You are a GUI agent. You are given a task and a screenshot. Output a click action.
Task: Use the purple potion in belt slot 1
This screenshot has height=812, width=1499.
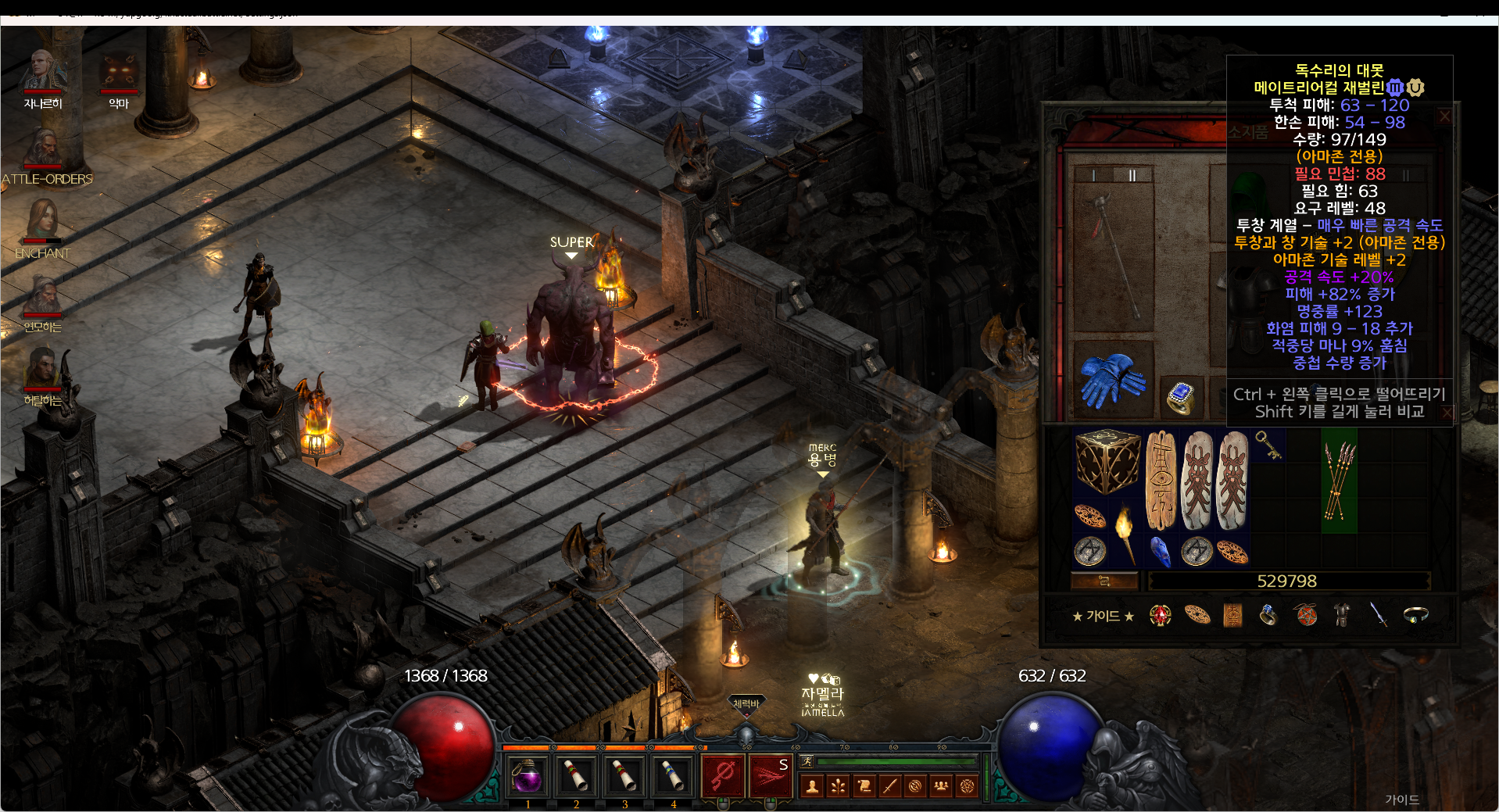[528, 776]
